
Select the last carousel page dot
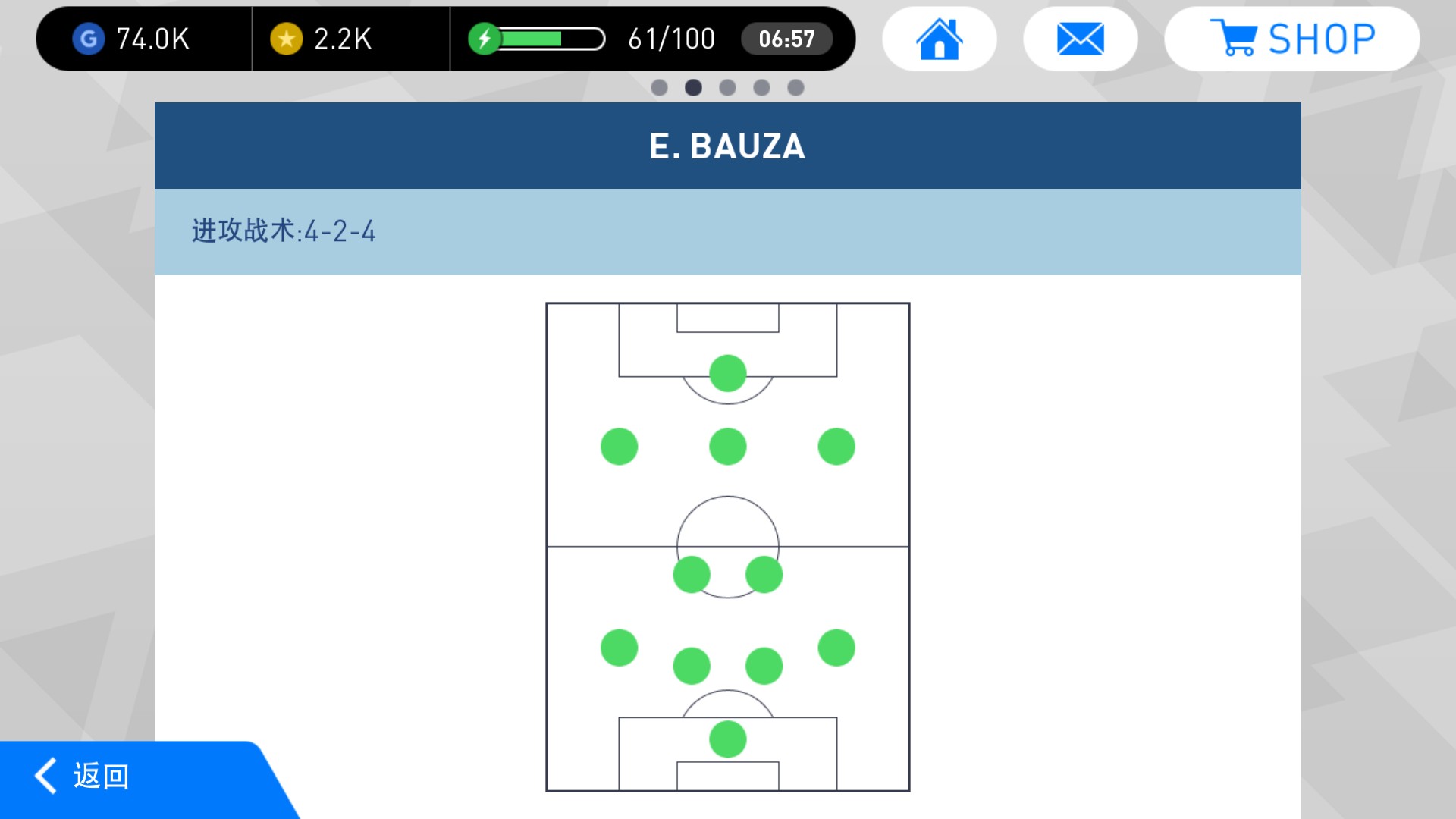pos(795,87)
